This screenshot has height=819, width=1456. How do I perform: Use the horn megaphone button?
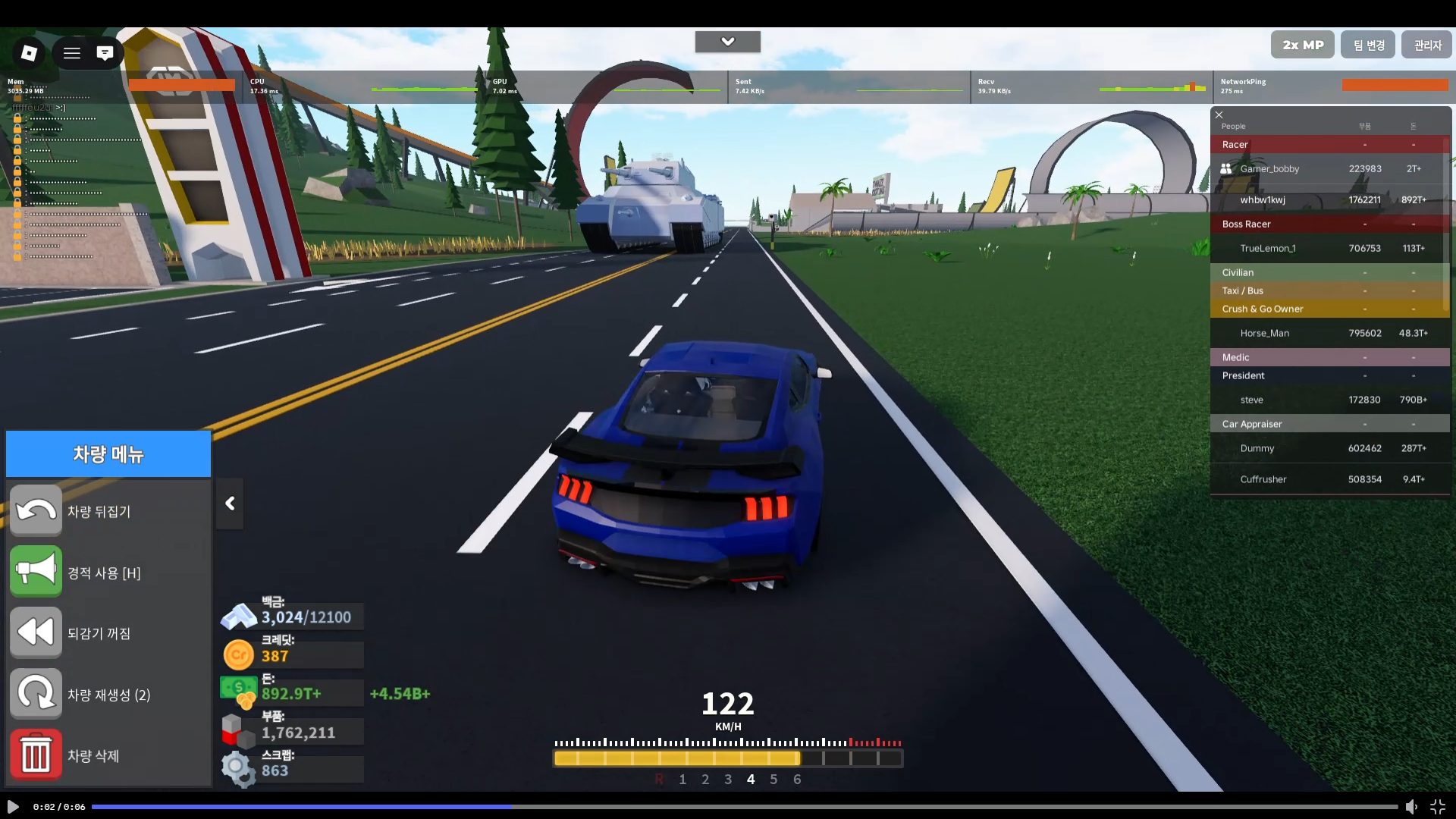(x=36, y=572)
